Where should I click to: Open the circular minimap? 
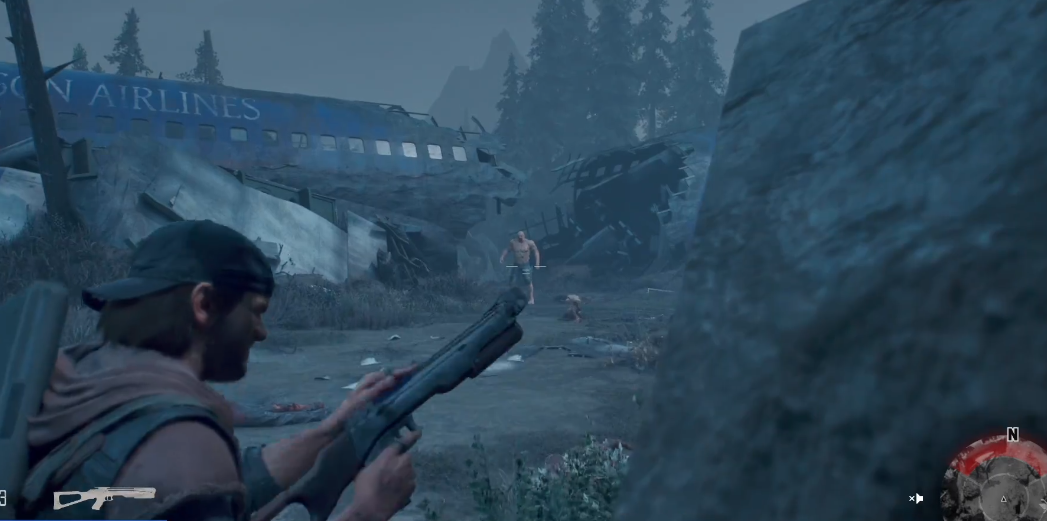coord(996,484)
